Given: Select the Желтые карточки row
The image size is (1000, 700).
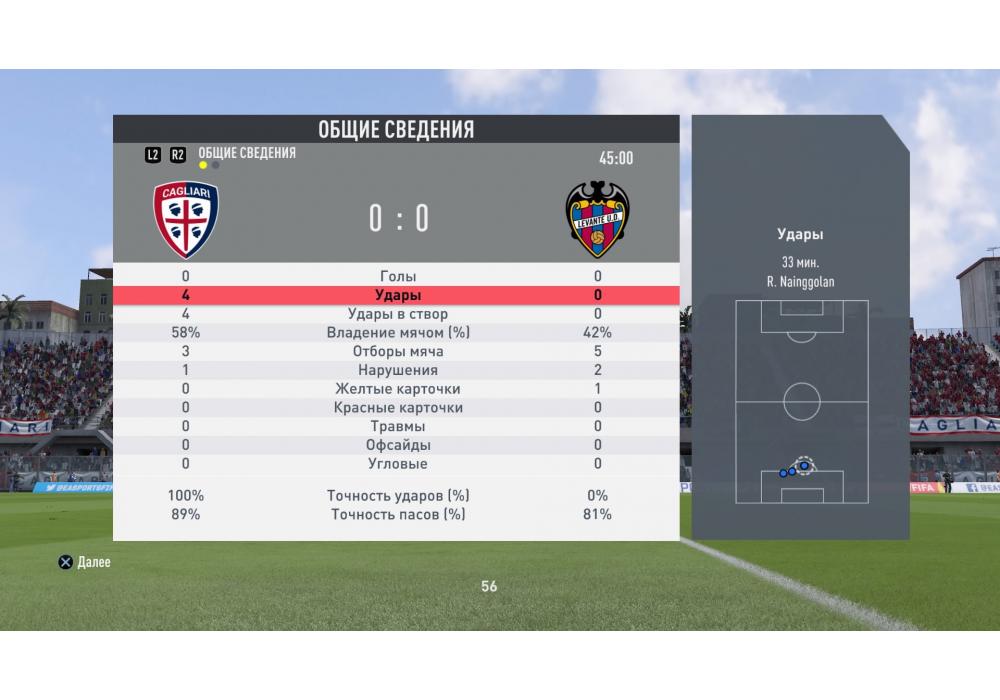Looking at the screenshot, I should 398,389.
